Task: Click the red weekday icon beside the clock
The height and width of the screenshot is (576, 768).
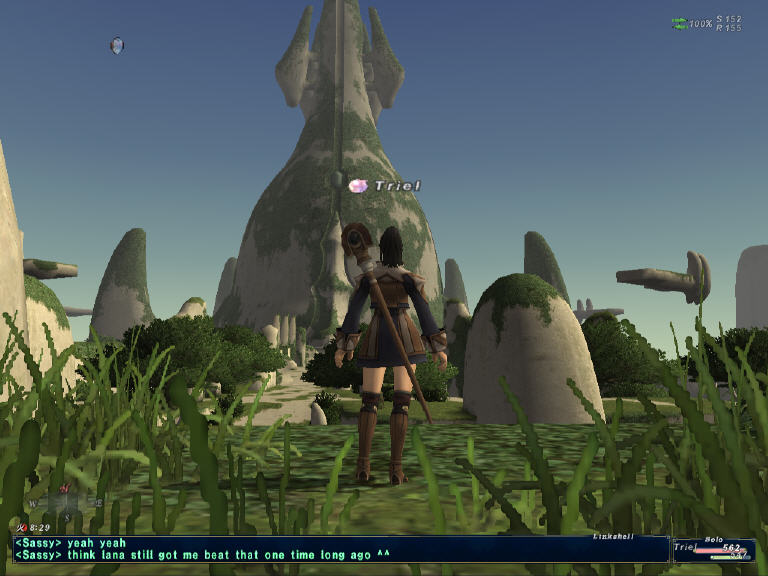Action: pos(22,527)
